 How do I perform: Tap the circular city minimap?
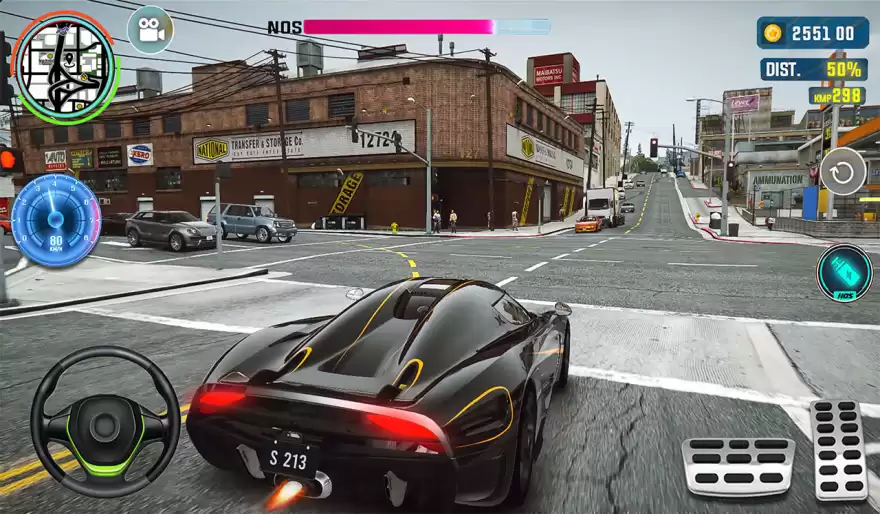[x=65, y=66]
